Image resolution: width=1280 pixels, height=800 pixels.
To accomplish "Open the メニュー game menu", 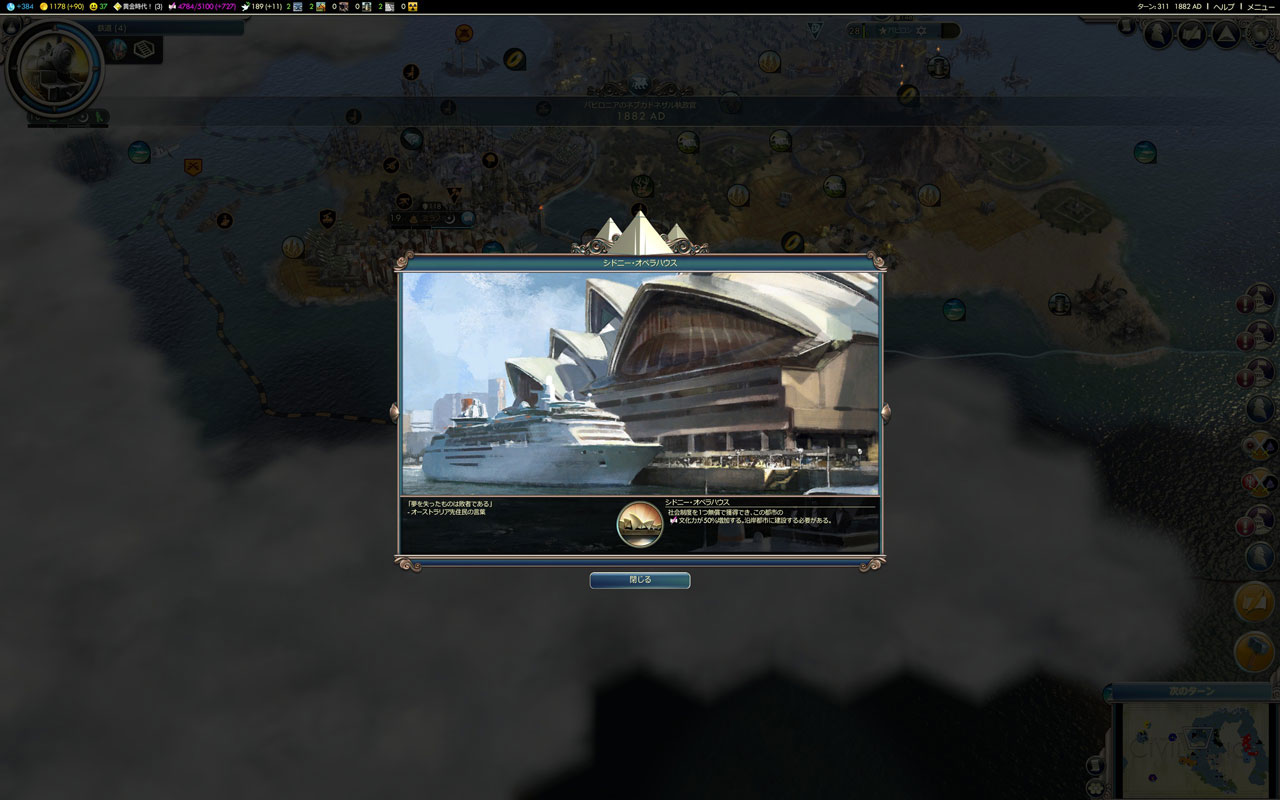I will click(x=1259, y=6).
